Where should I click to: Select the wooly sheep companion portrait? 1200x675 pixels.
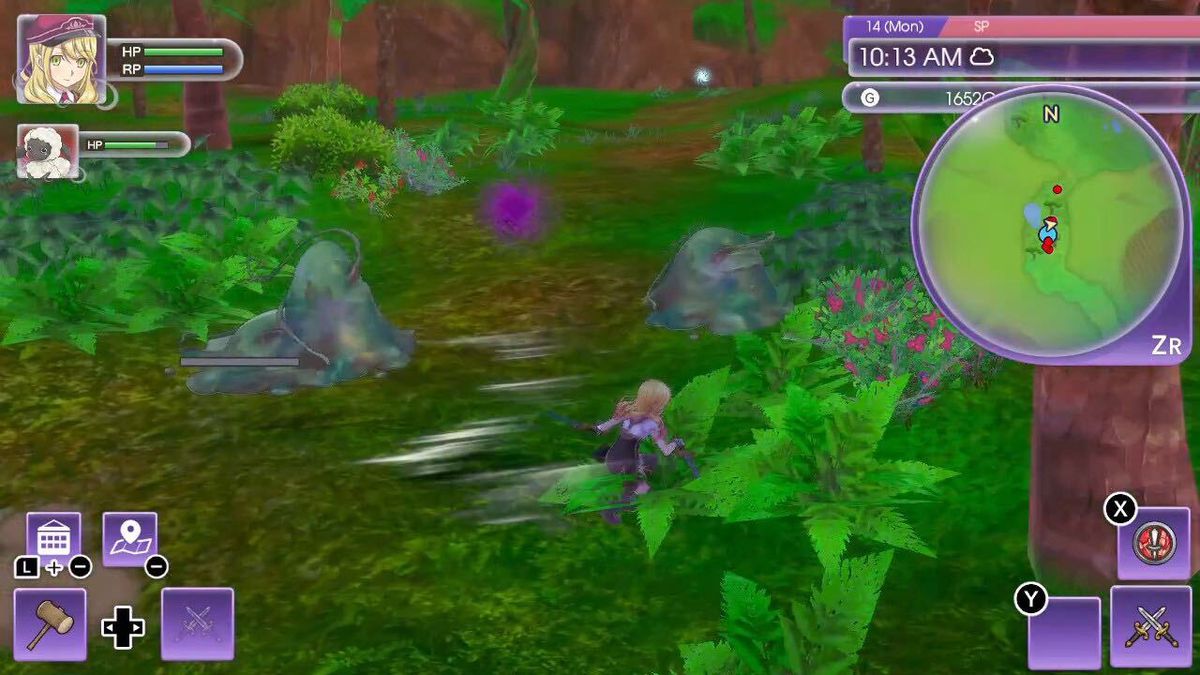point(48,152)
